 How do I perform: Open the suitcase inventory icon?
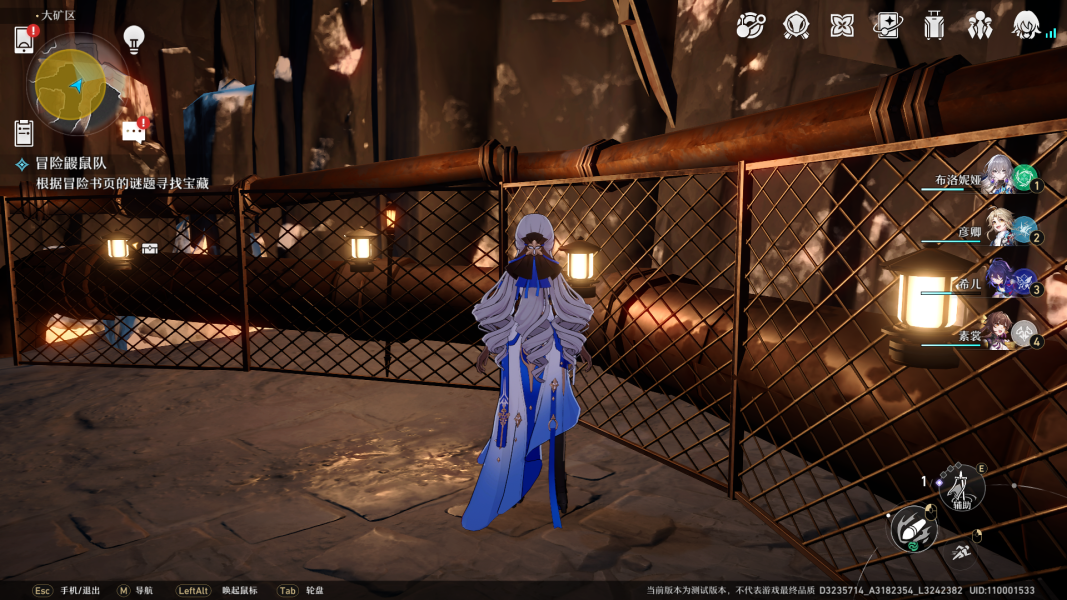pos(934,26)
